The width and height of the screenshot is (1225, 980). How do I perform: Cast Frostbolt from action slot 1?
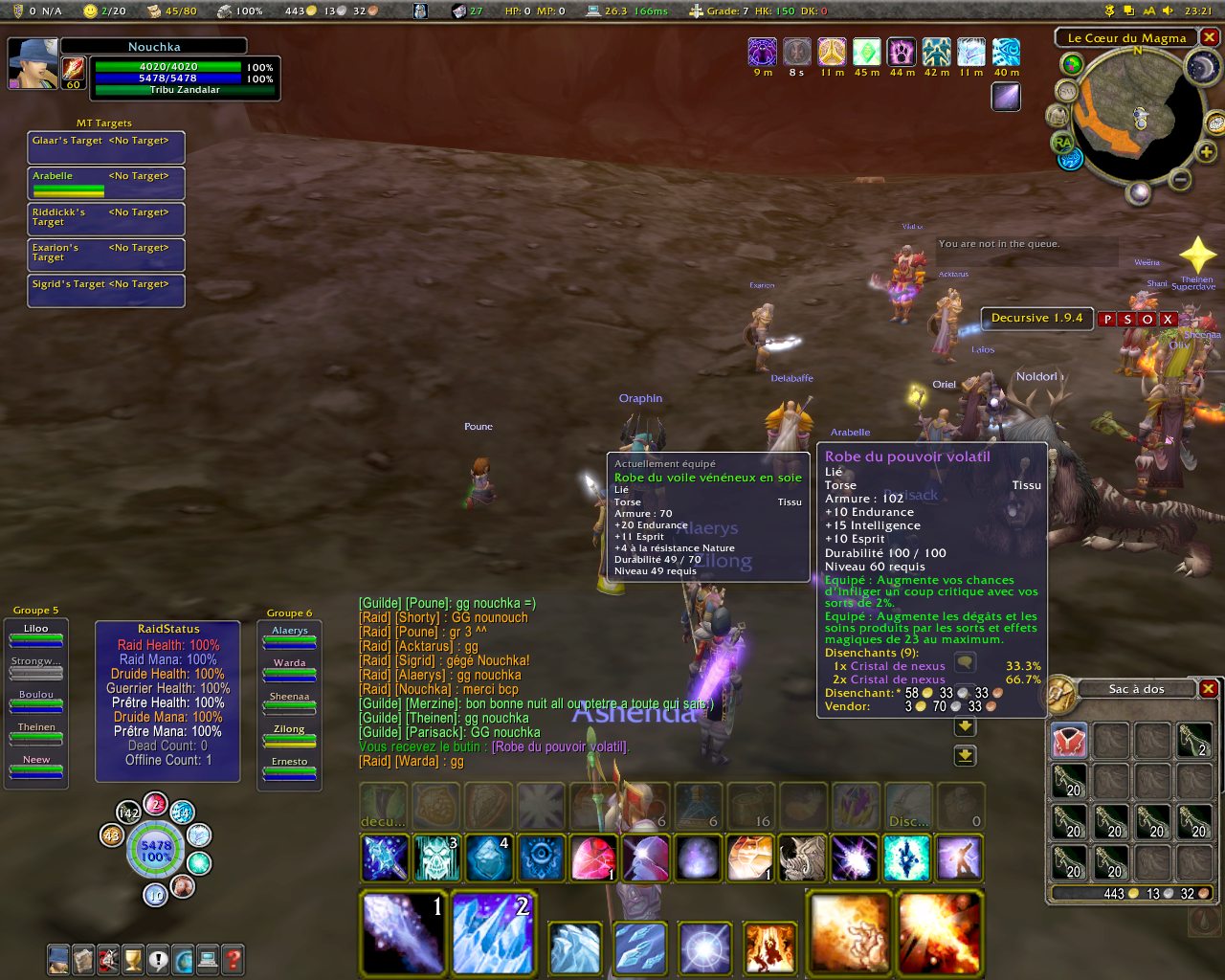404,932
